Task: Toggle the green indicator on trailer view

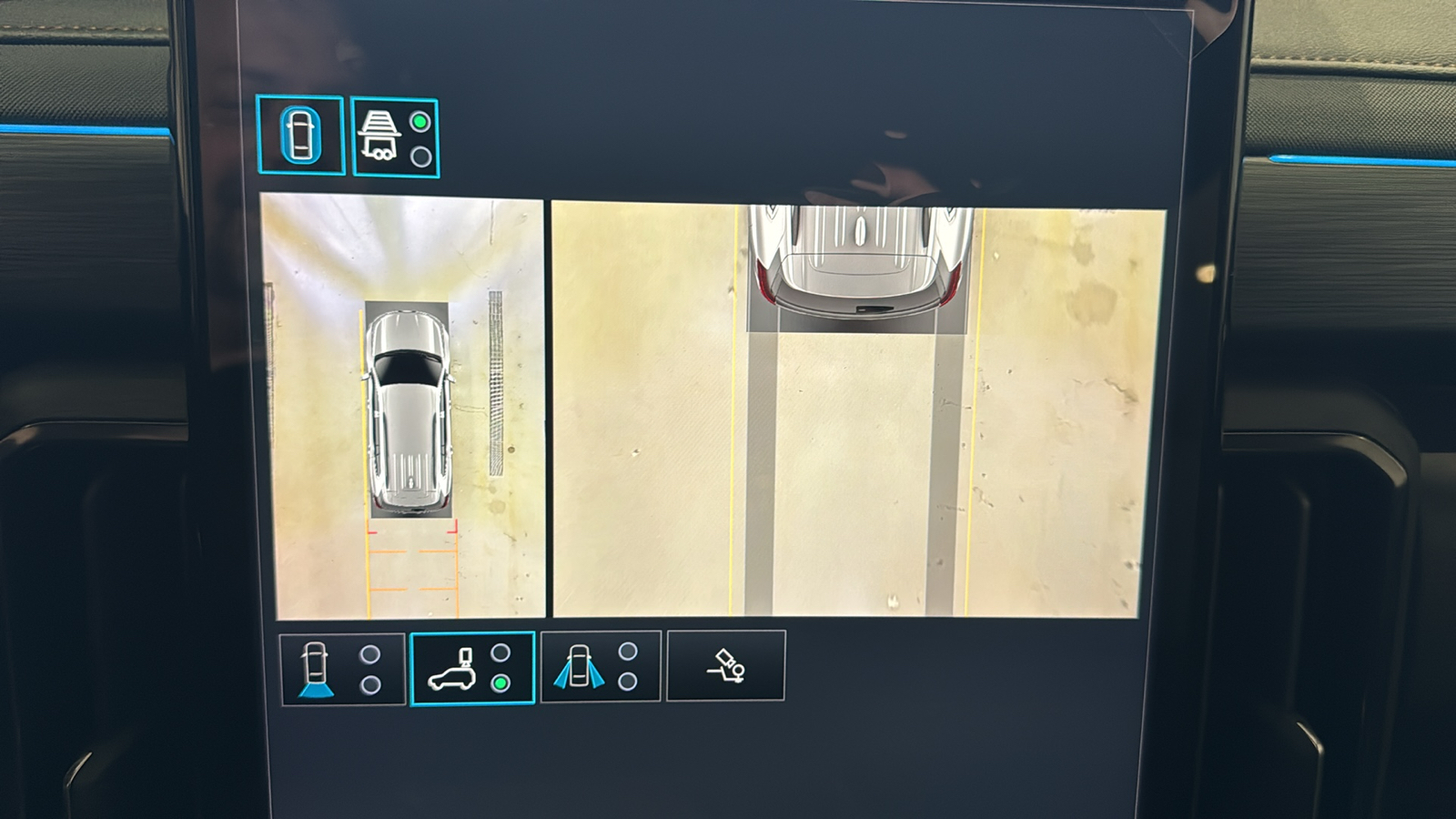Action: click(x=419, y=120)
